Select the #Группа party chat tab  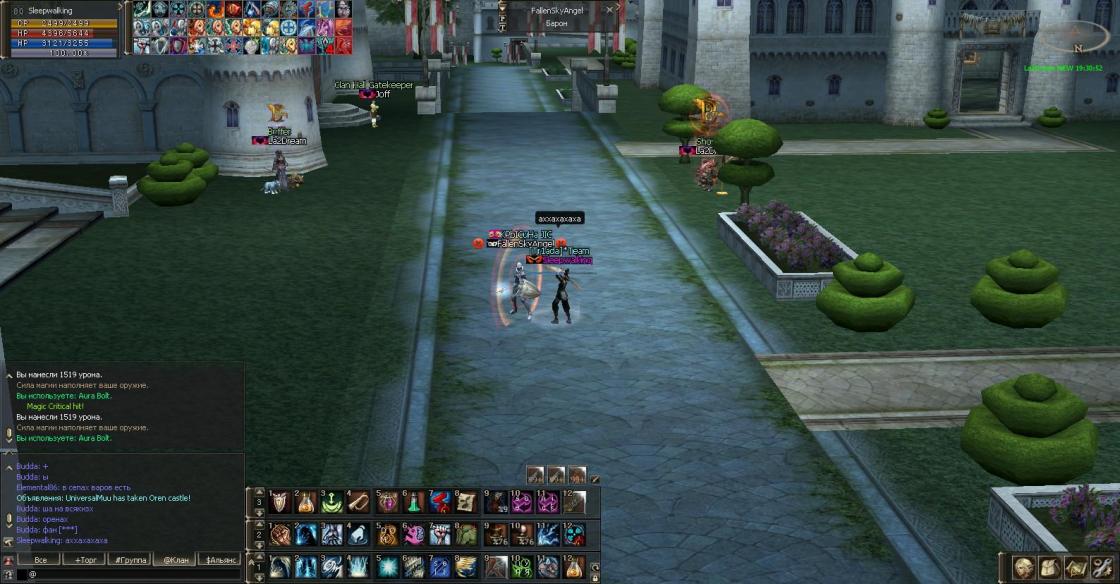pyautogui.click(x=131, y=560)
